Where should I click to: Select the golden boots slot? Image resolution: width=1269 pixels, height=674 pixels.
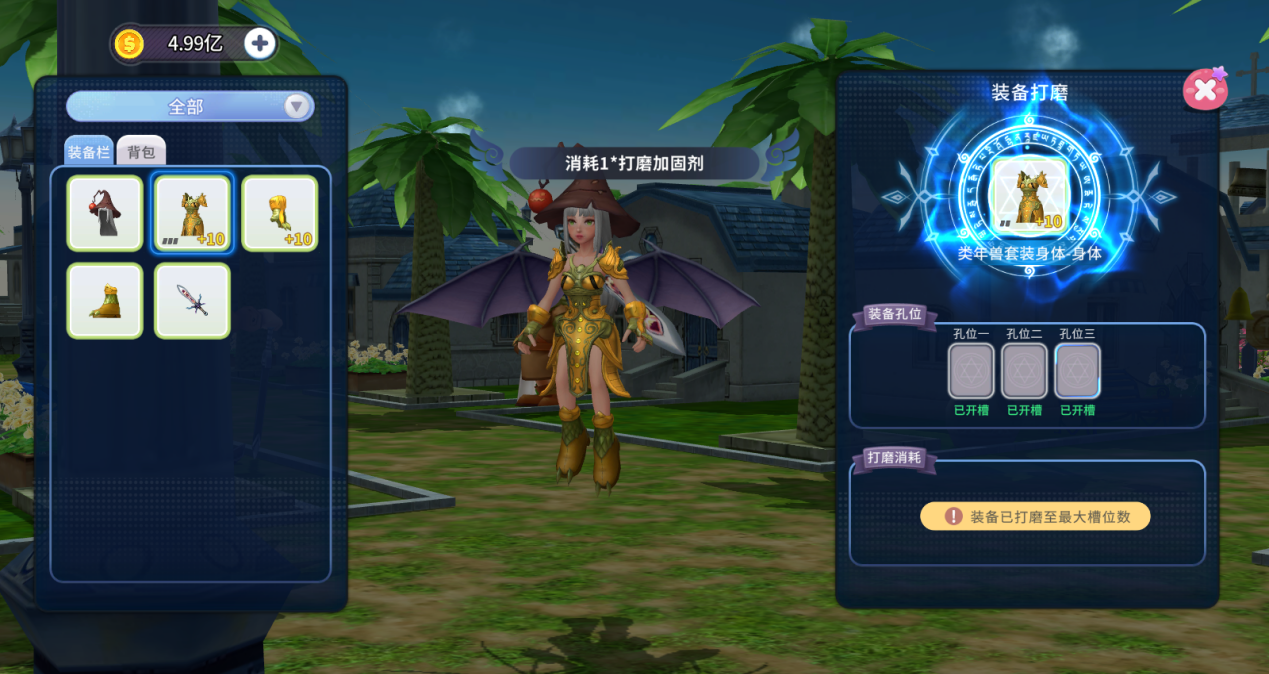(x=105, y=301)
